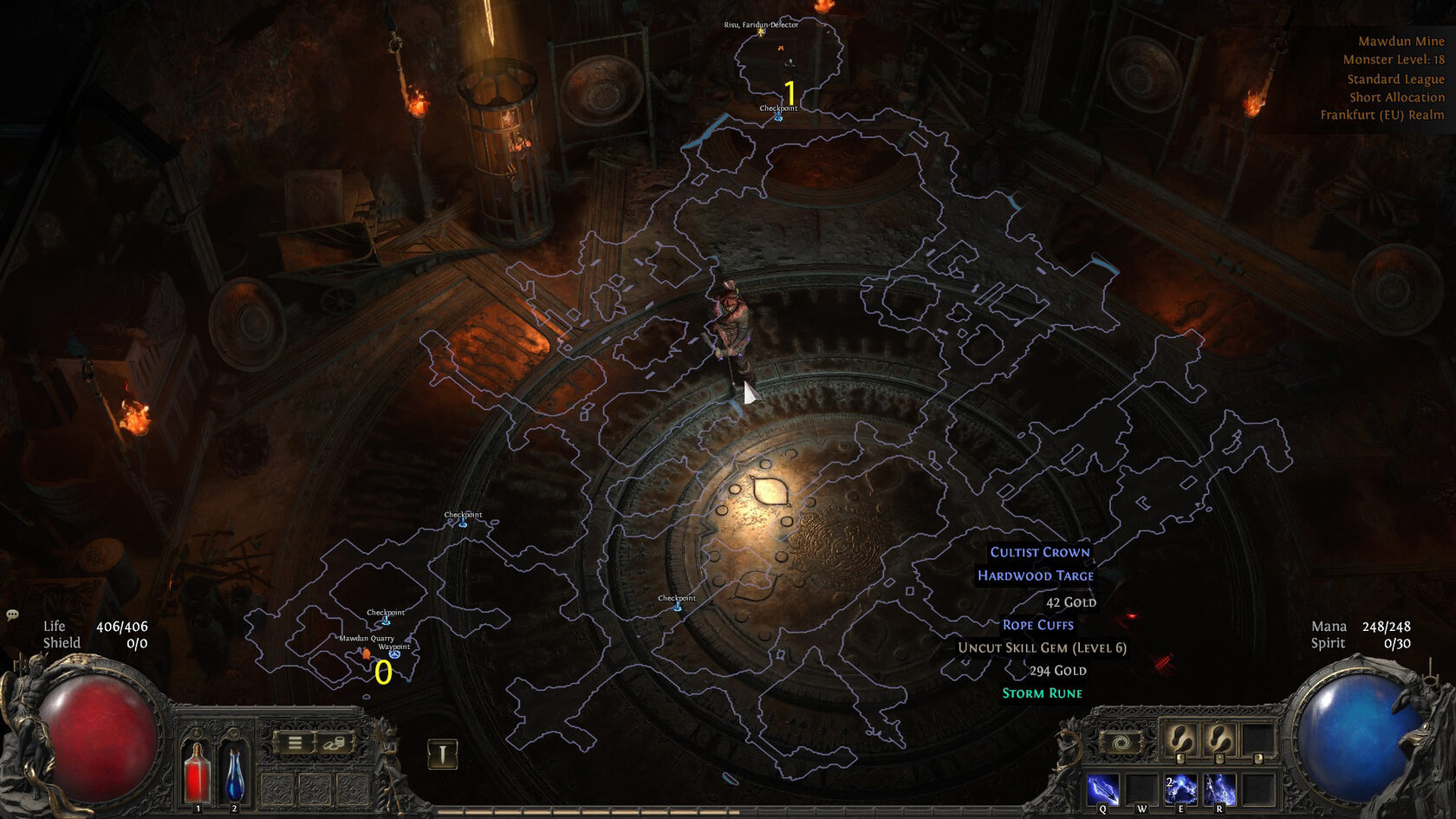This screenshot has width=1456, height=819.
Task: Collect the 42 Gold drop label
Action: [1071, 602]
